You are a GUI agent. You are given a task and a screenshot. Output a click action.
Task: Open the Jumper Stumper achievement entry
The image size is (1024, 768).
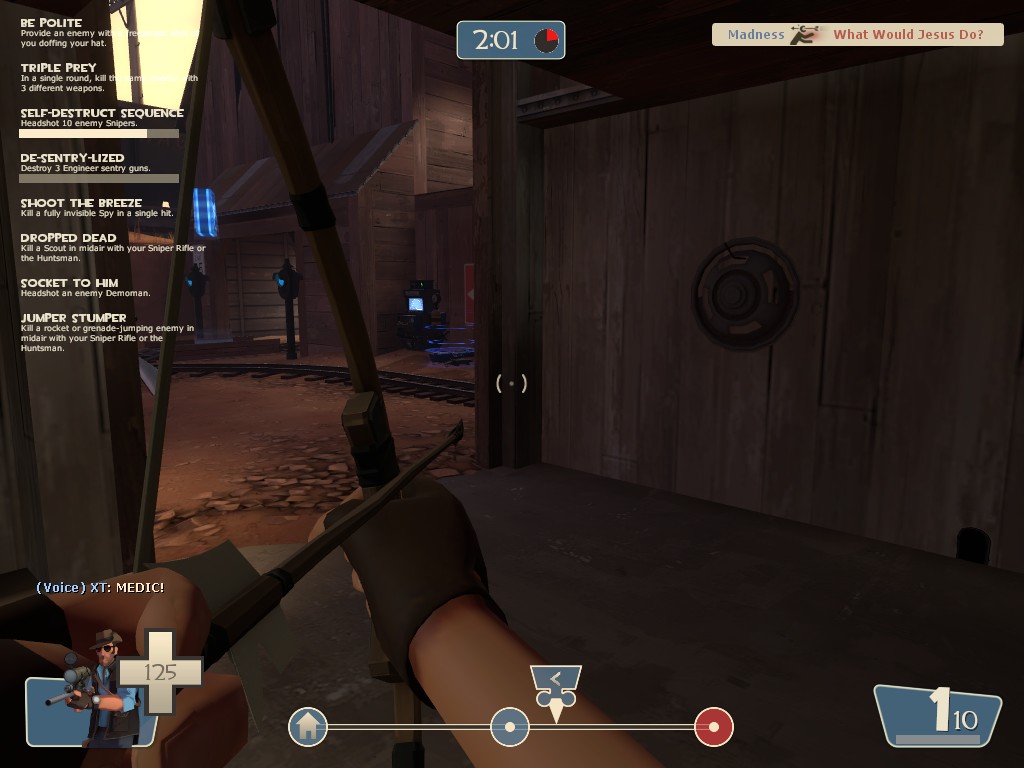tap(73, 318)
